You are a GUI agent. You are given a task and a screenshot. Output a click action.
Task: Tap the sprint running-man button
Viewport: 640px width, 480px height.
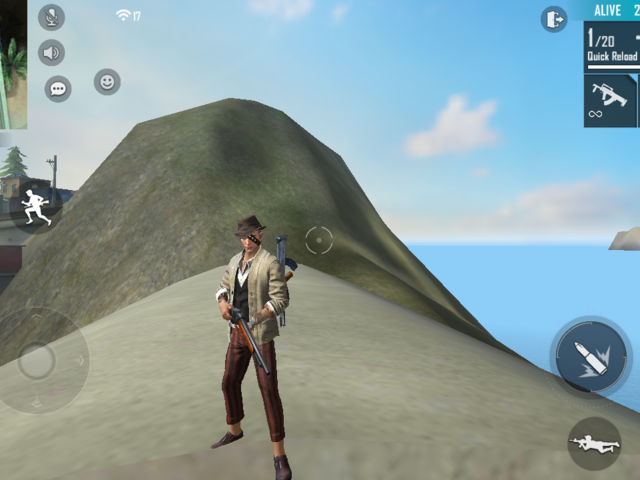36,205
